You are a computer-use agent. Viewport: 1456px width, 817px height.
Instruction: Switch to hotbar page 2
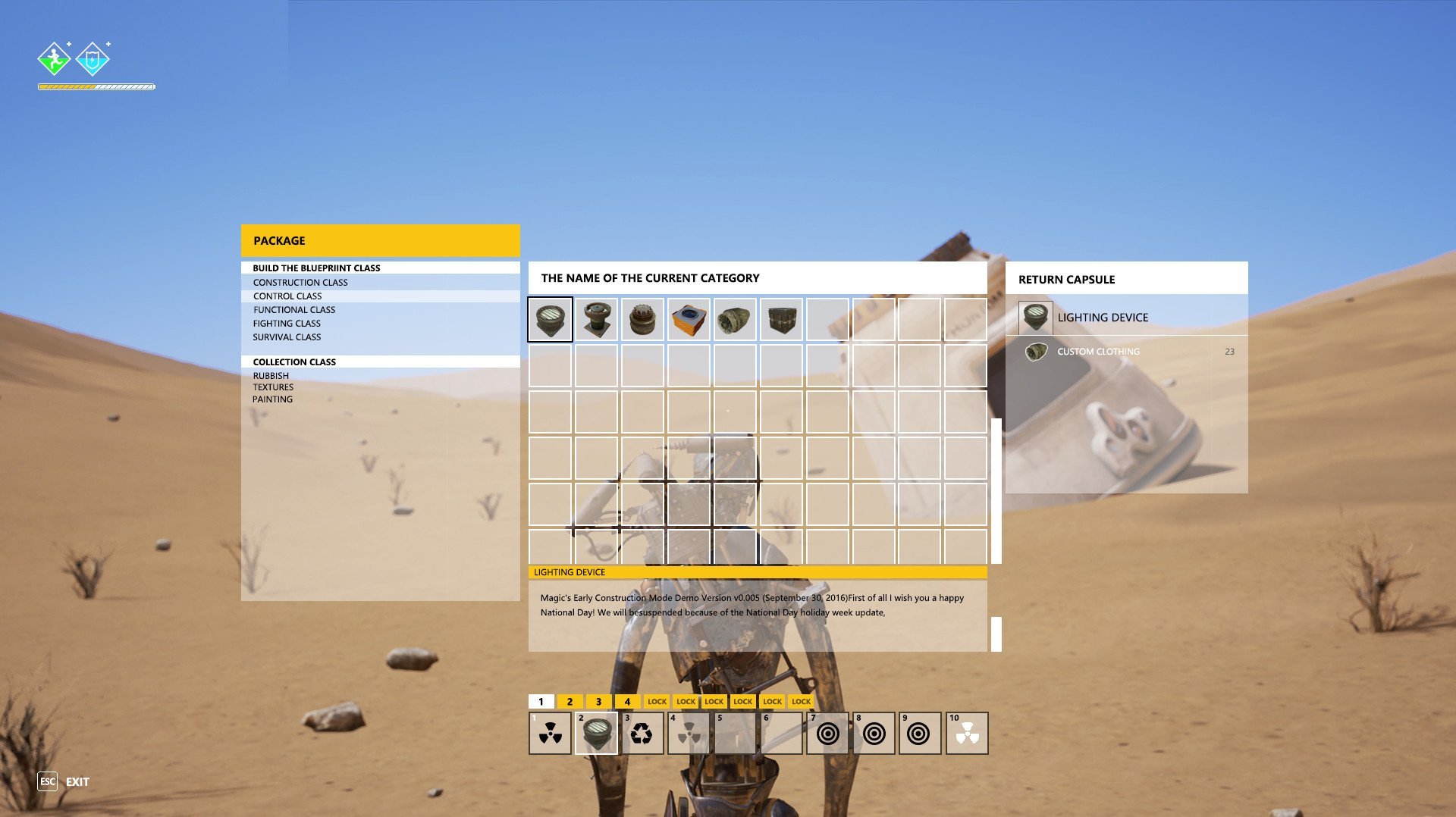[570, 702]
